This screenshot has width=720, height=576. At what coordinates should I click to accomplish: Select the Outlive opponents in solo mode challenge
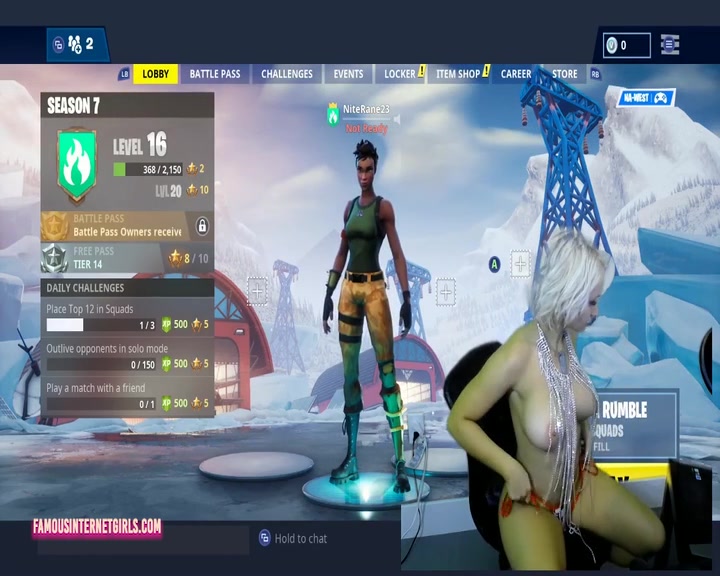[127, 357]
